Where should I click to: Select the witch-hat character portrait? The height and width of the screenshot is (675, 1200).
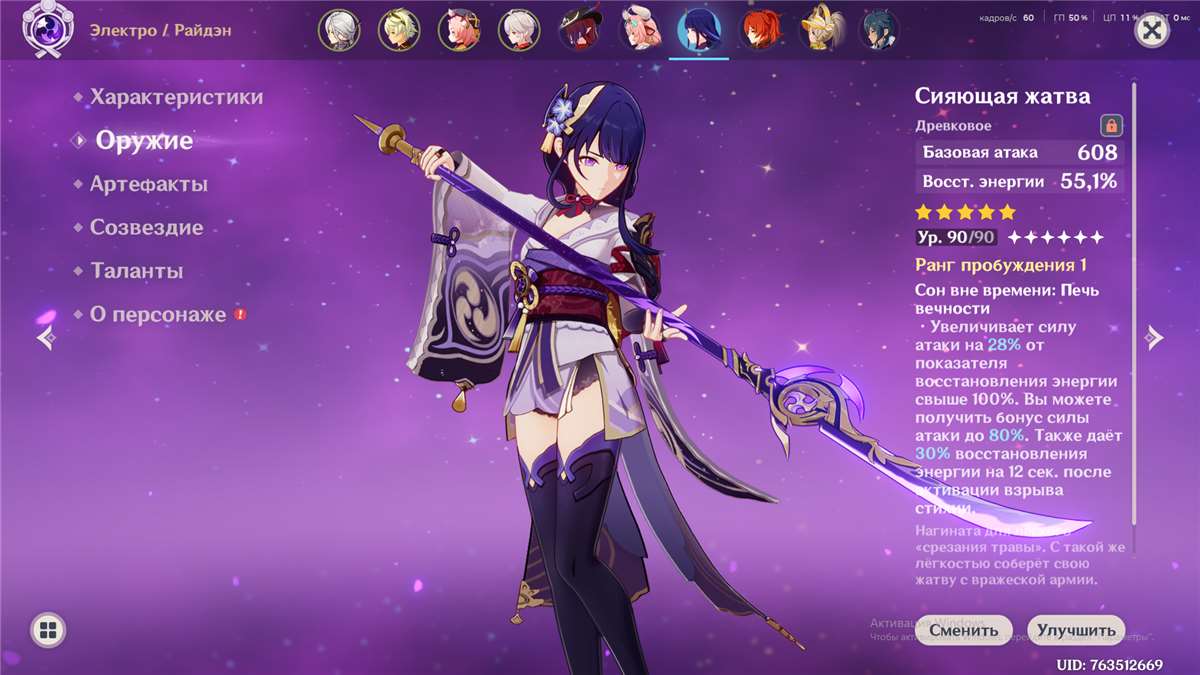[x=579, y=30]
